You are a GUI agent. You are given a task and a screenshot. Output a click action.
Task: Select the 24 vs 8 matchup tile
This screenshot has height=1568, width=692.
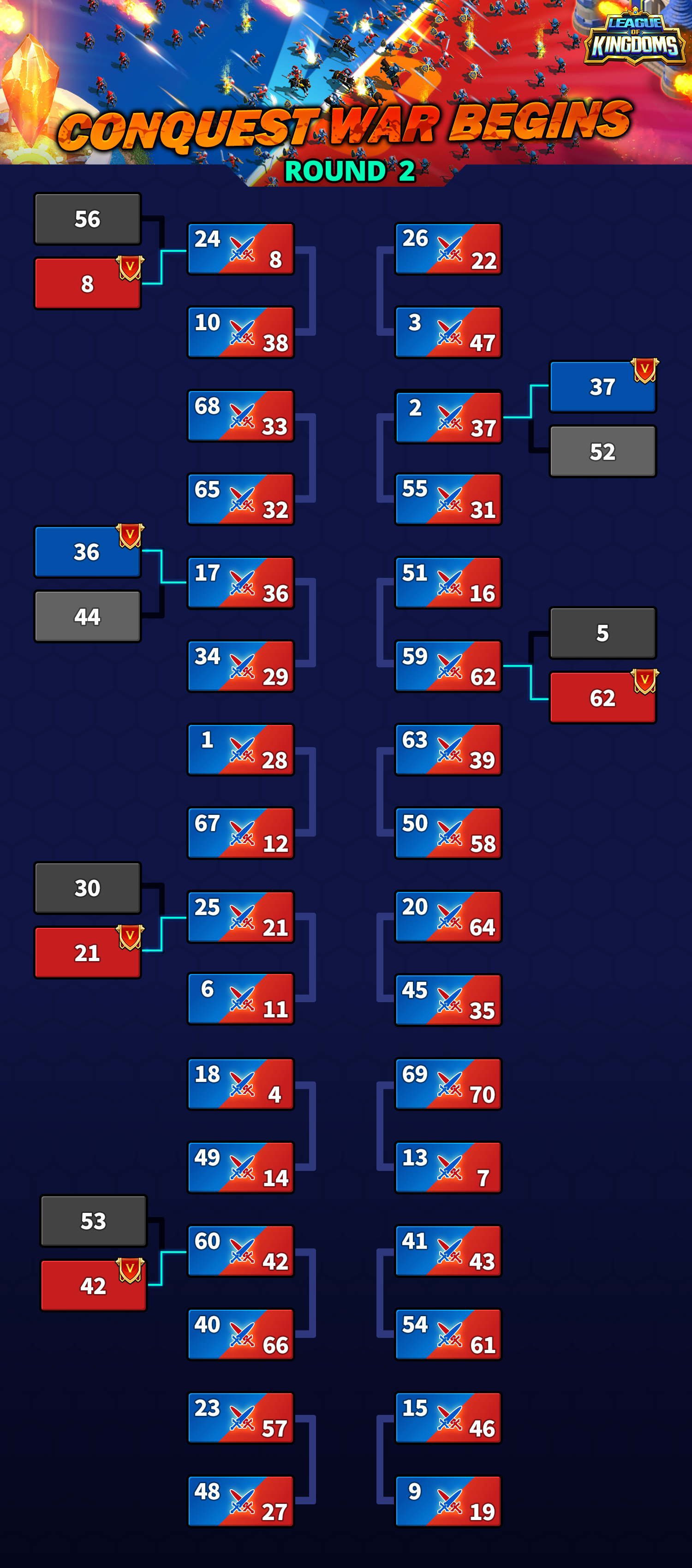(241, 249)
